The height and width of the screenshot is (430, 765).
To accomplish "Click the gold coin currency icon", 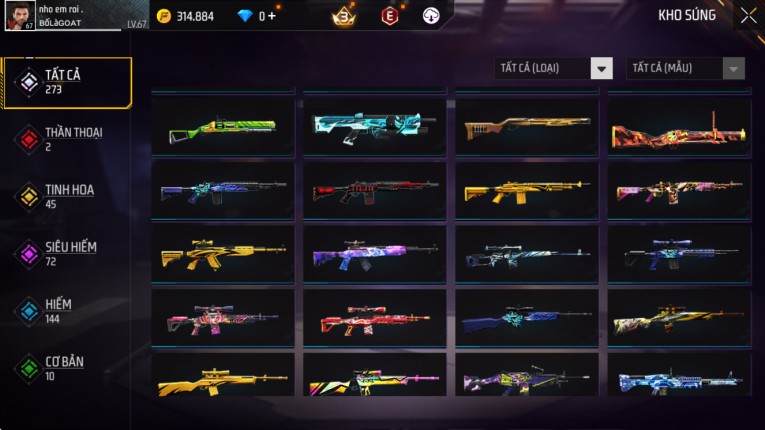I will (164, 16).
